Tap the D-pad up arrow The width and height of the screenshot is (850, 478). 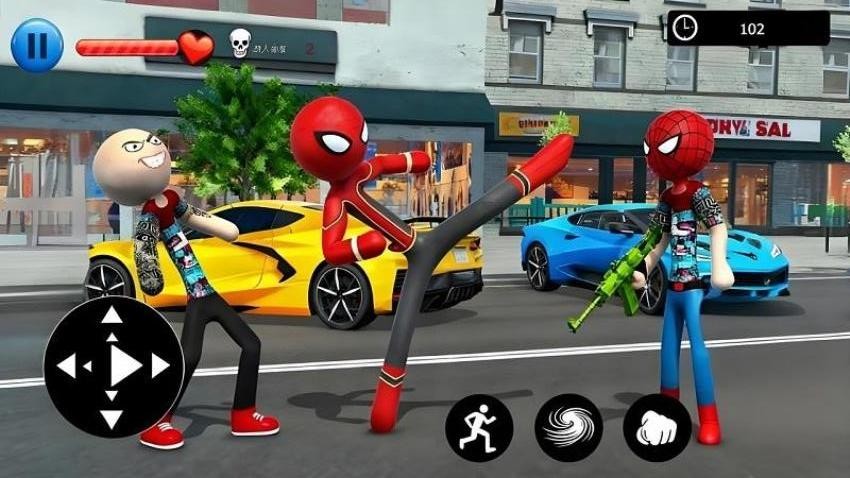click(x=113, y=317)
